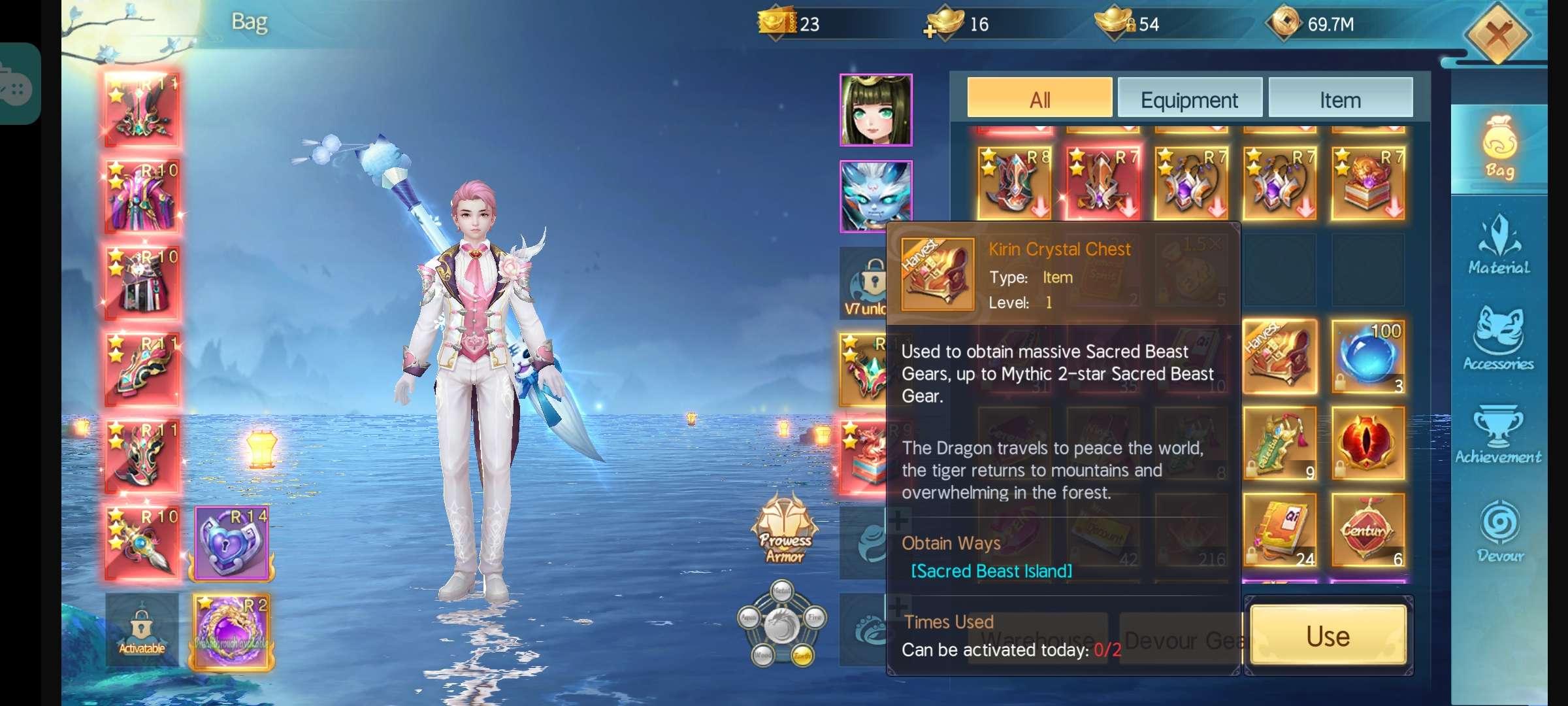
Task: Open the Material side menu
Action: click(x=1499, y=245)
